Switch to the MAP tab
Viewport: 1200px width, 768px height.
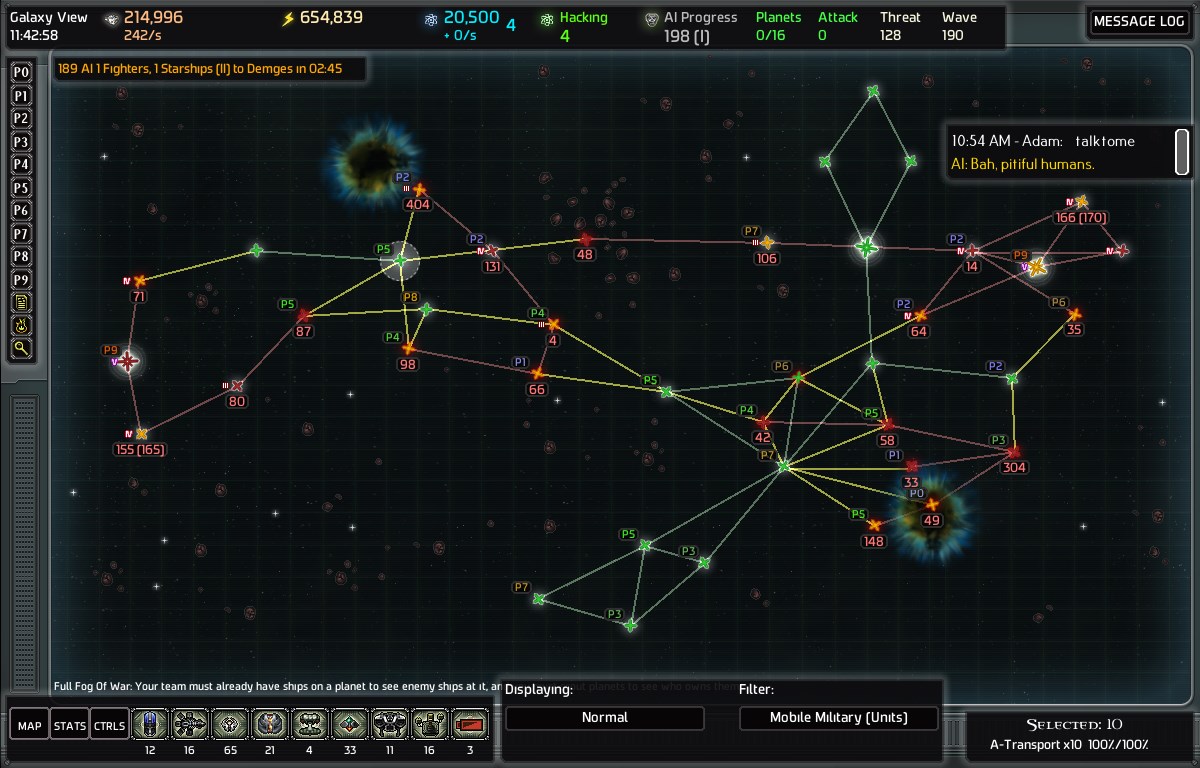pyautogui.click(x=29, y=725)
